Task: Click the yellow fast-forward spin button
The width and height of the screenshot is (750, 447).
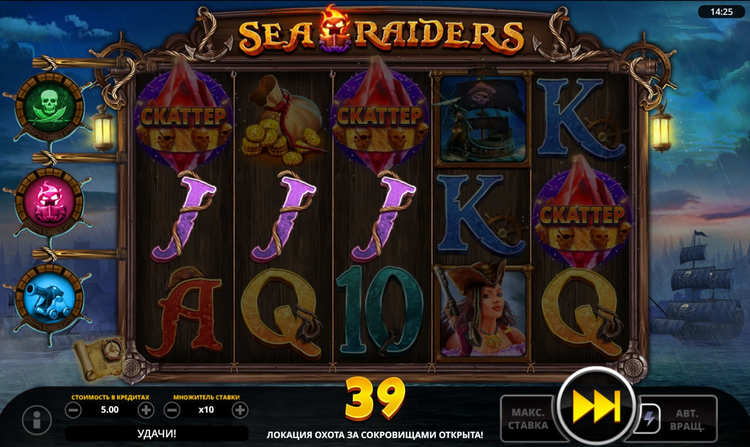Action: coord(594,407)
